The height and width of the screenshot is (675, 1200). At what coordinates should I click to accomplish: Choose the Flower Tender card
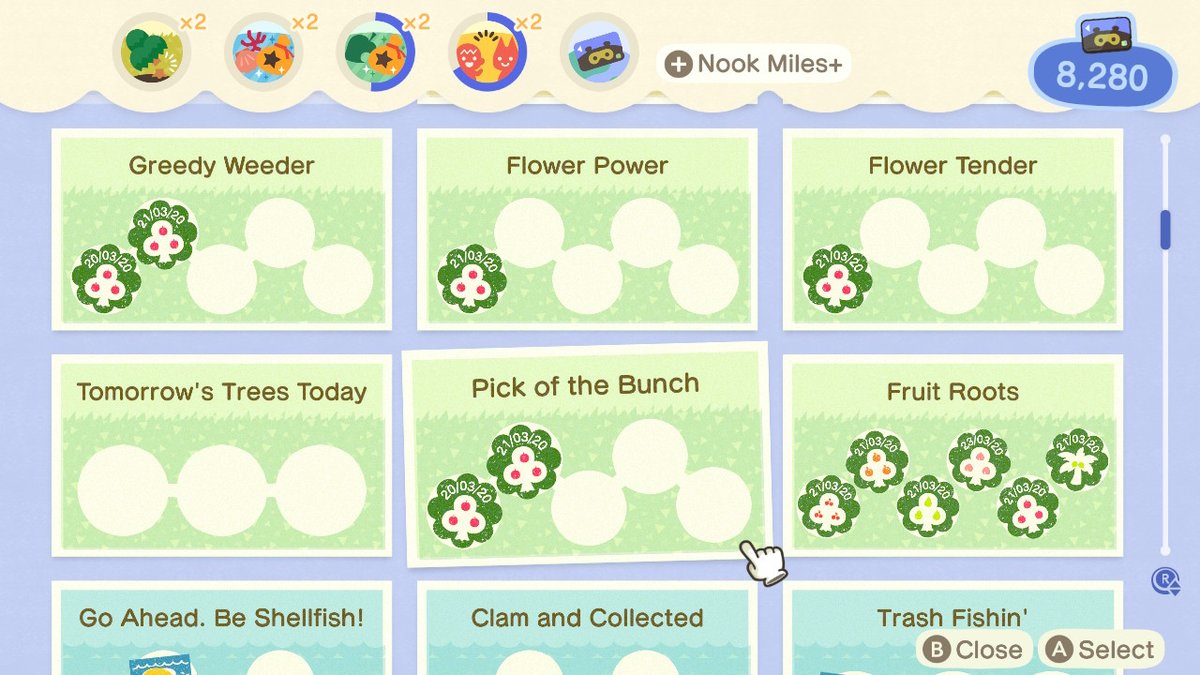click(x=952, y=229)
